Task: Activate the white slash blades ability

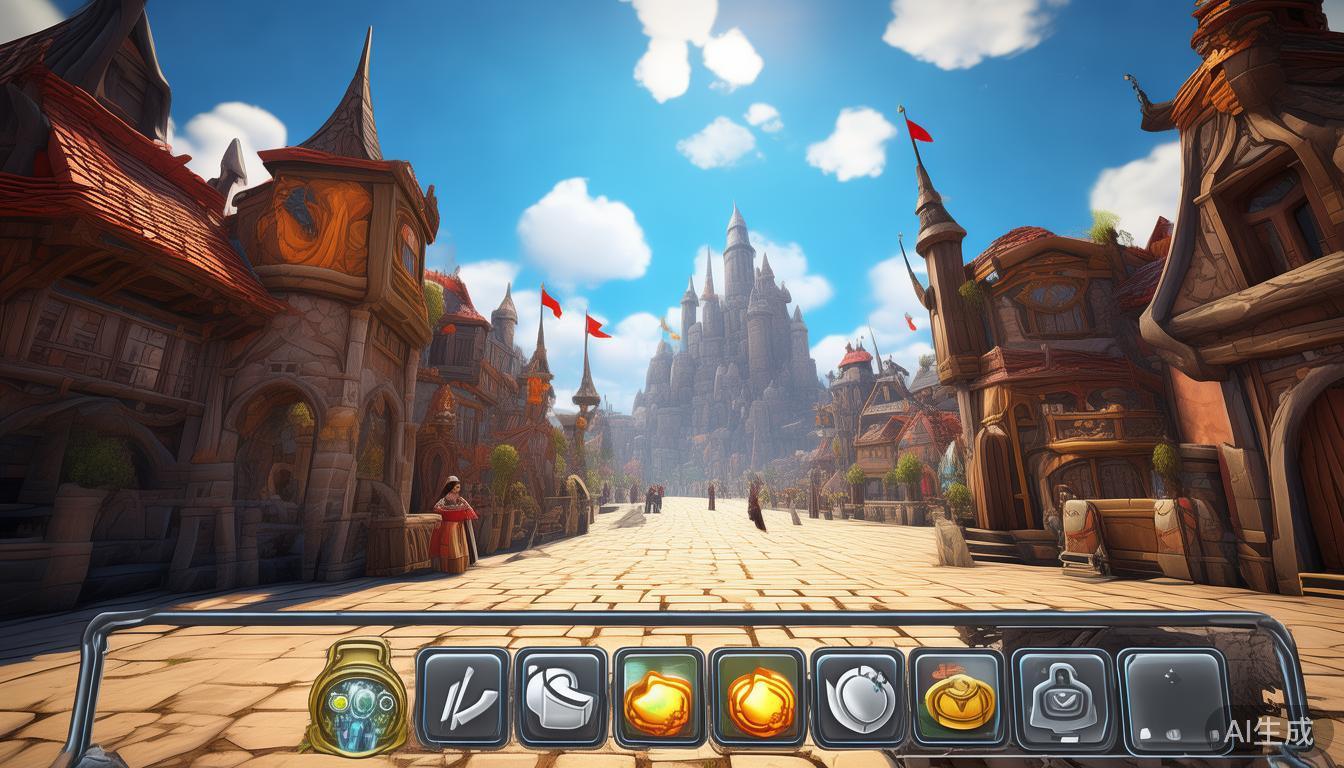Action: tap(462, 697)
